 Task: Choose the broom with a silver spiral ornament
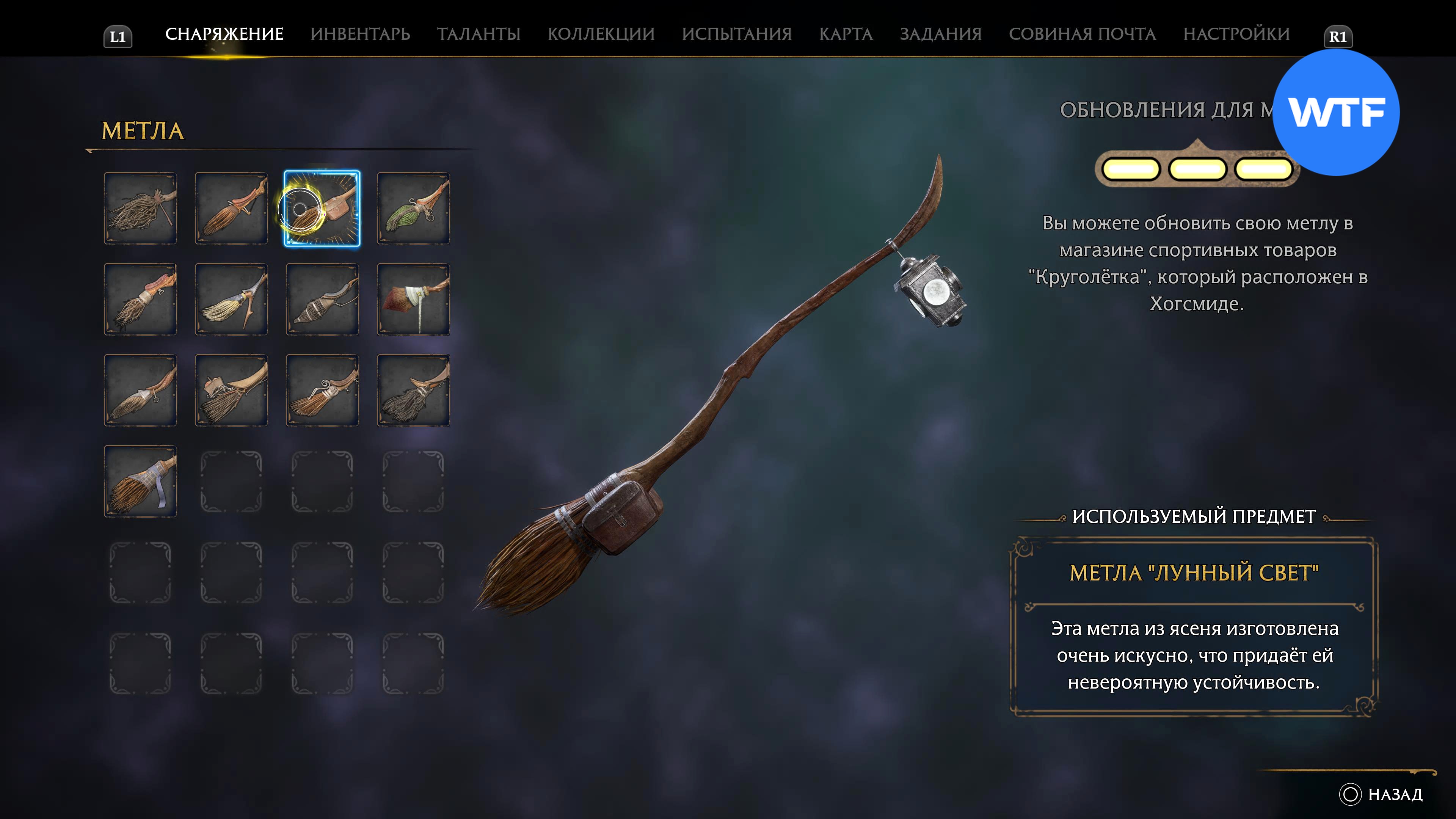[x=322, y=391]
